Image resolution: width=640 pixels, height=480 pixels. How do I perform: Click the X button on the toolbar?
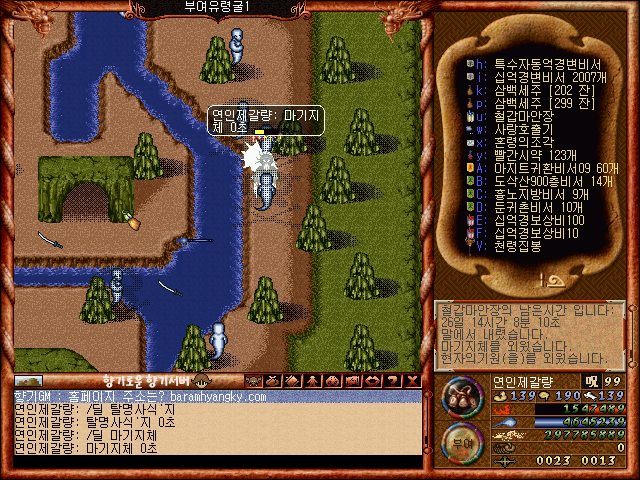click(x=412, y=380)
